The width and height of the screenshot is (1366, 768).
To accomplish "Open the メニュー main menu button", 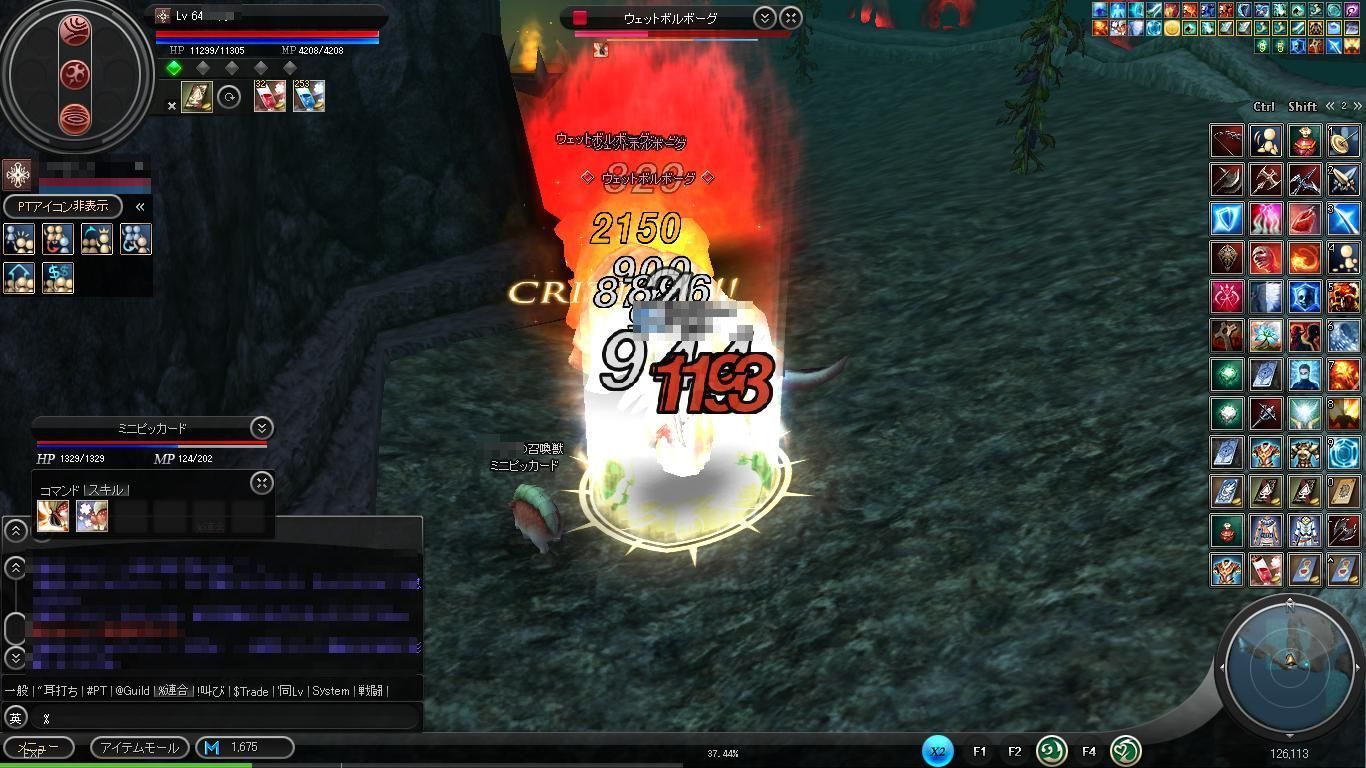I will coord(38,747).
